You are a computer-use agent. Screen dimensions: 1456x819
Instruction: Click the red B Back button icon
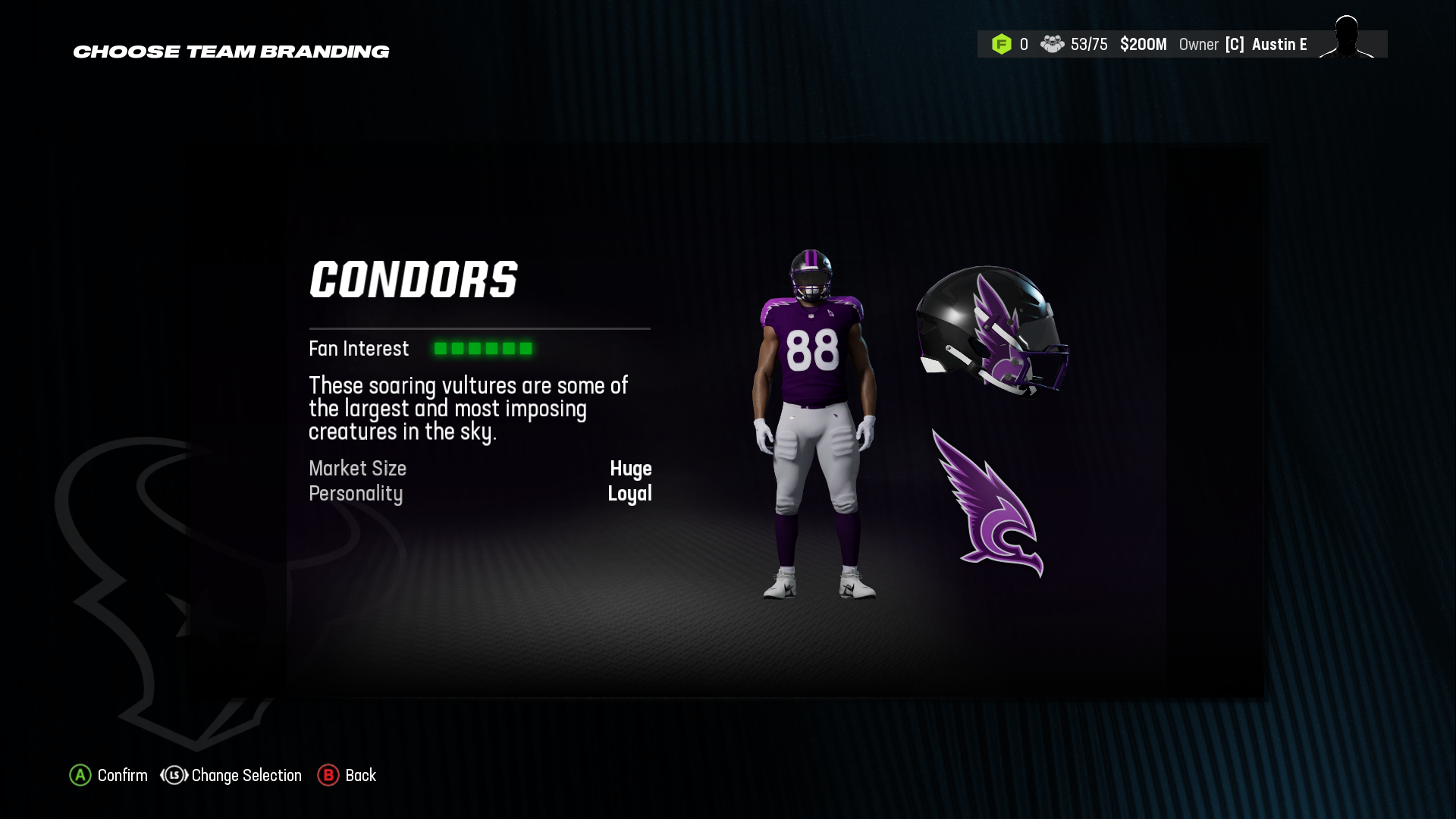(328, 776)
